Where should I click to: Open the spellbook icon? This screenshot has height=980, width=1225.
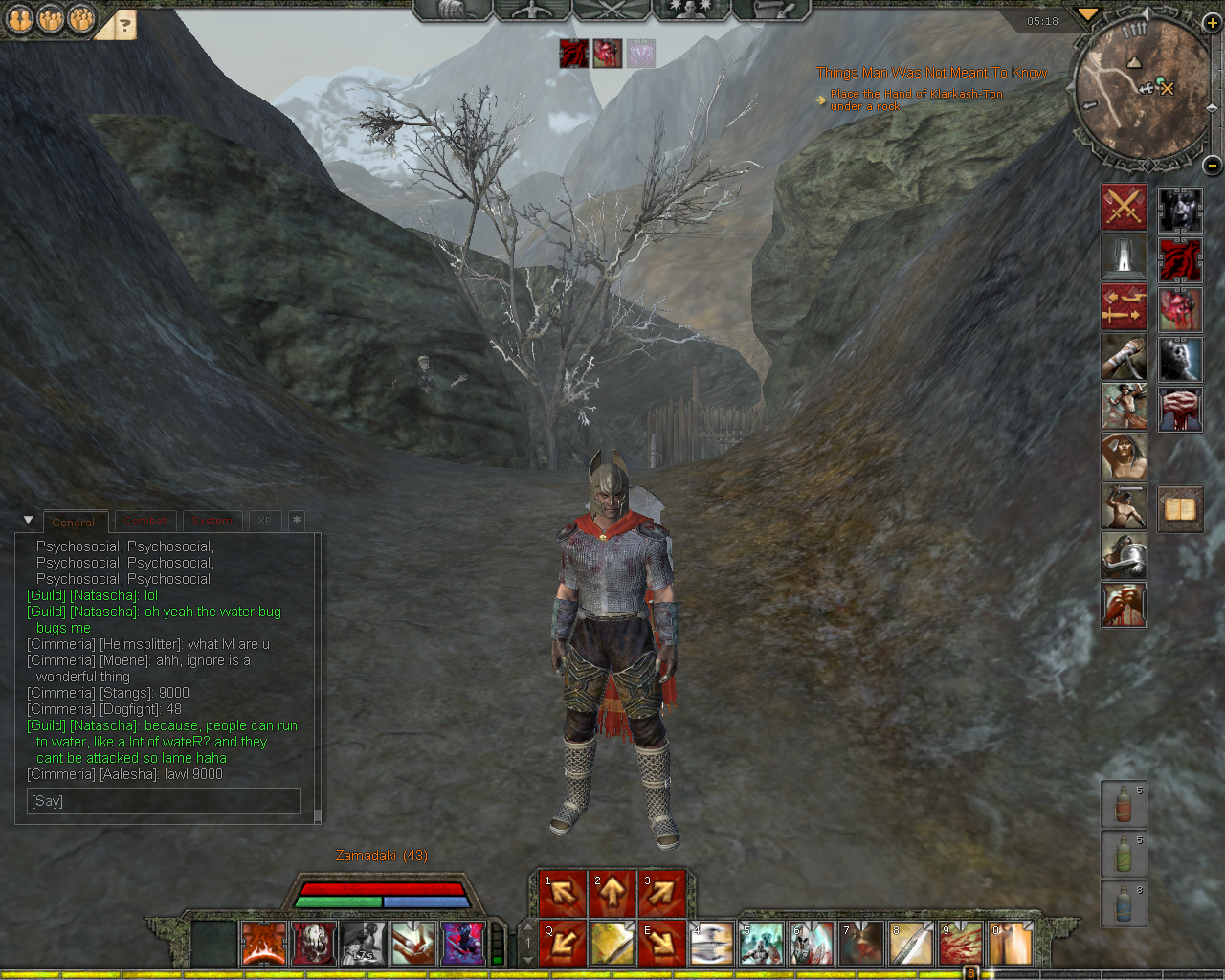1180,508
